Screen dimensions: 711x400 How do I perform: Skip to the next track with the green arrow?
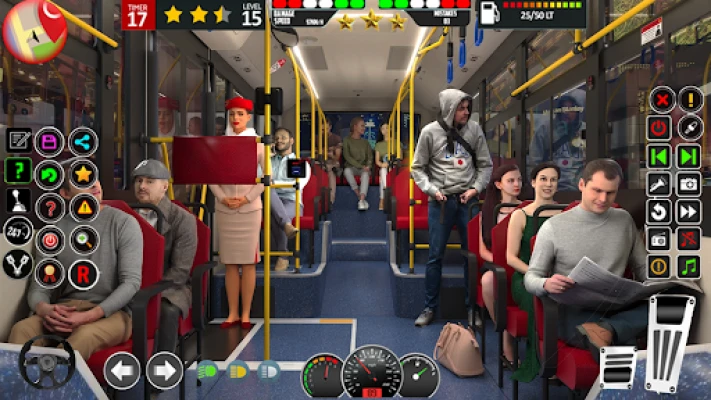689,156
